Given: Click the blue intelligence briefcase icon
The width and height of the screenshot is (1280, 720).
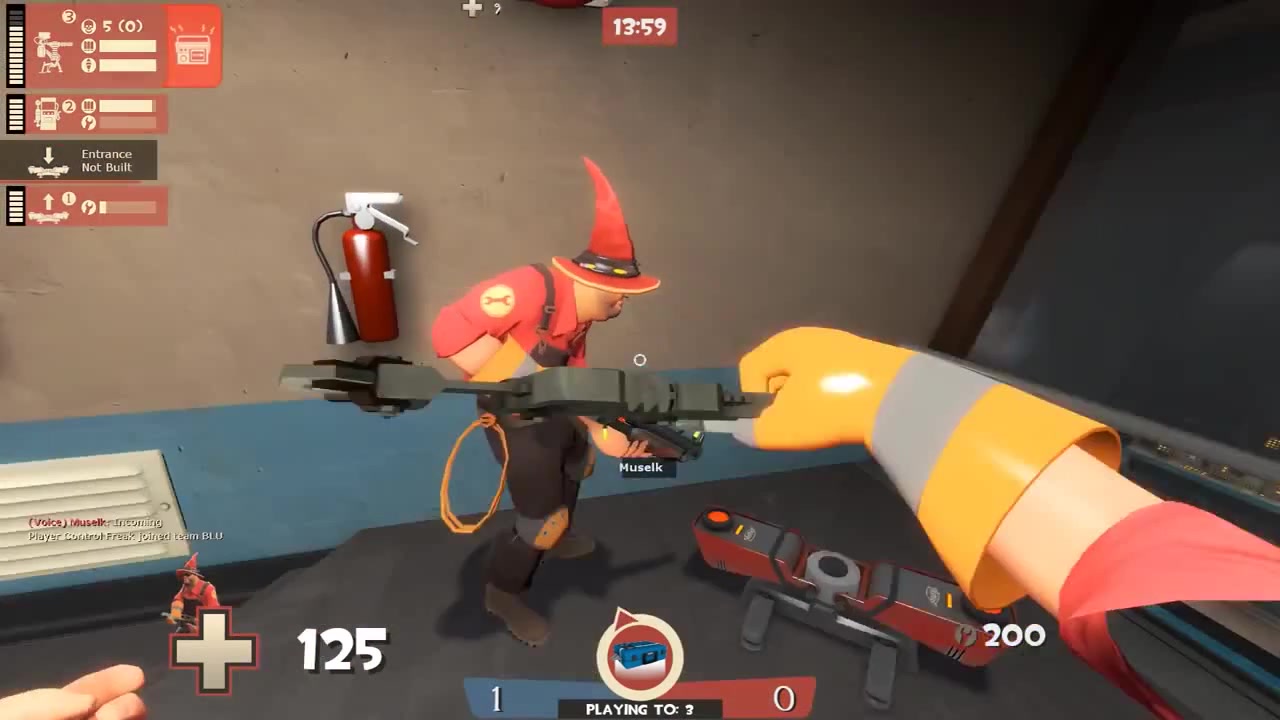Looking at the screenshot, I should (x=640, y=655).
